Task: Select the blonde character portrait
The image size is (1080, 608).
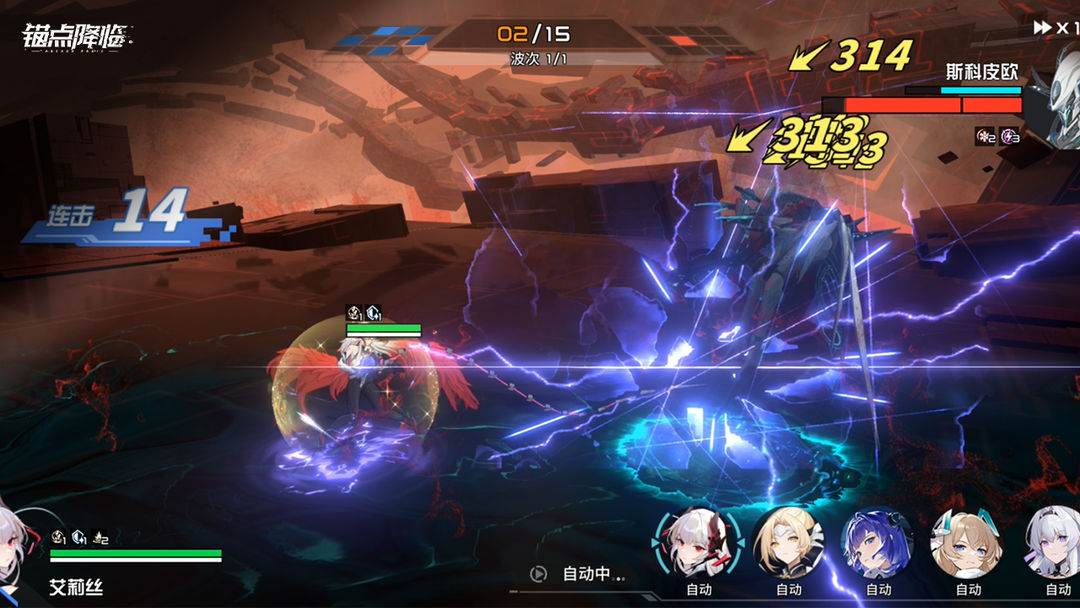Action: [788, 541]
